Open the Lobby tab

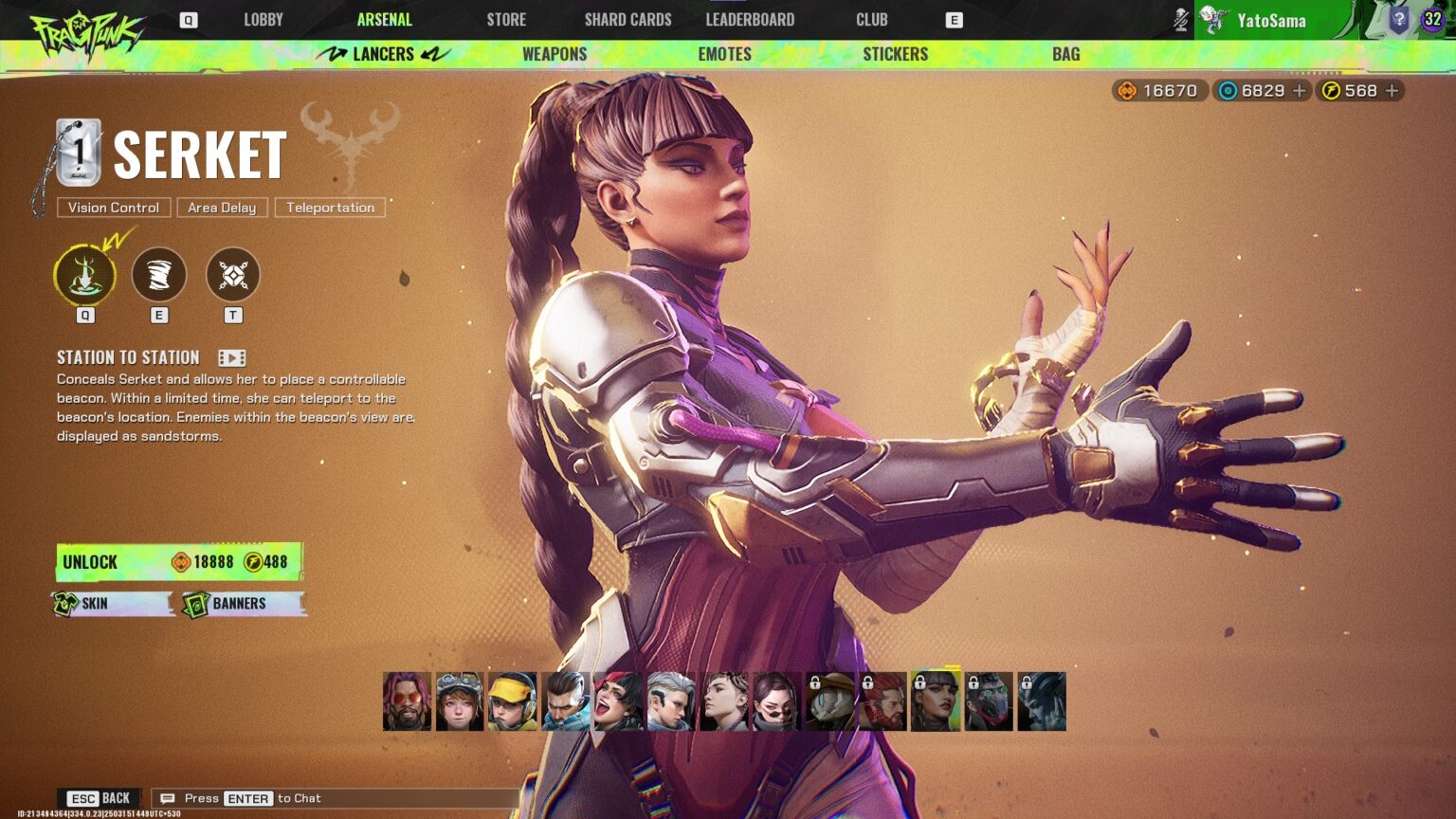263,20
